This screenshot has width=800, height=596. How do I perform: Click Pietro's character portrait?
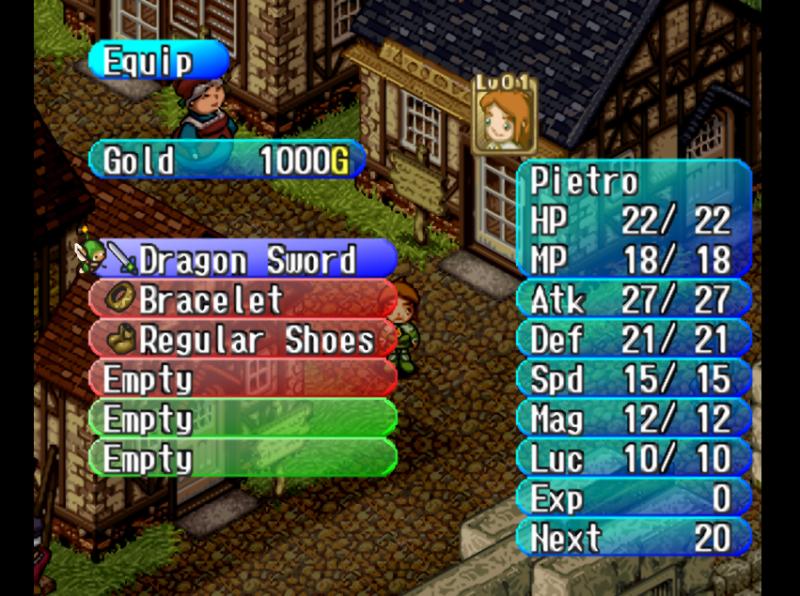tap(503, 118)
